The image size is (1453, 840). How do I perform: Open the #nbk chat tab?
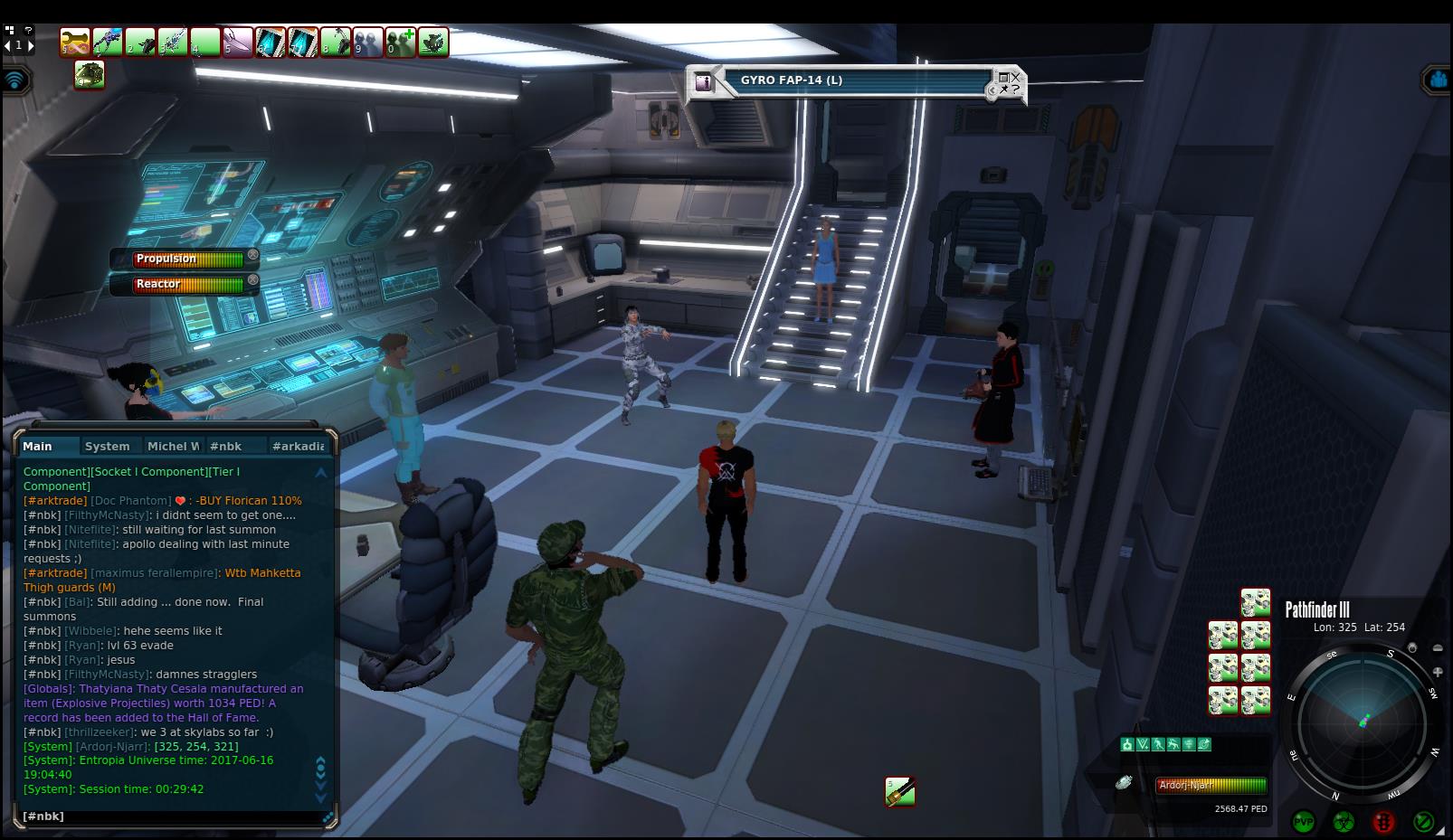click(x=225, y=446)
